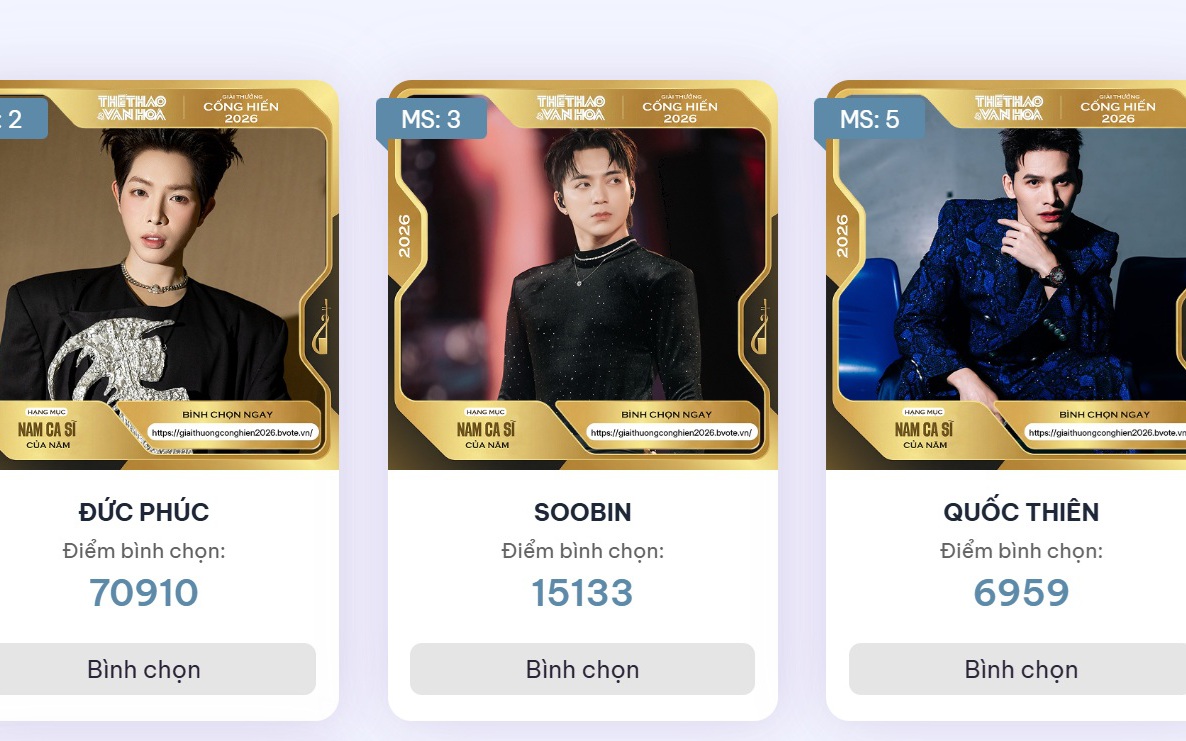Vote for Đức Phúc with Bình chọn
1186x741 pixels.
(x=145, y=669)
